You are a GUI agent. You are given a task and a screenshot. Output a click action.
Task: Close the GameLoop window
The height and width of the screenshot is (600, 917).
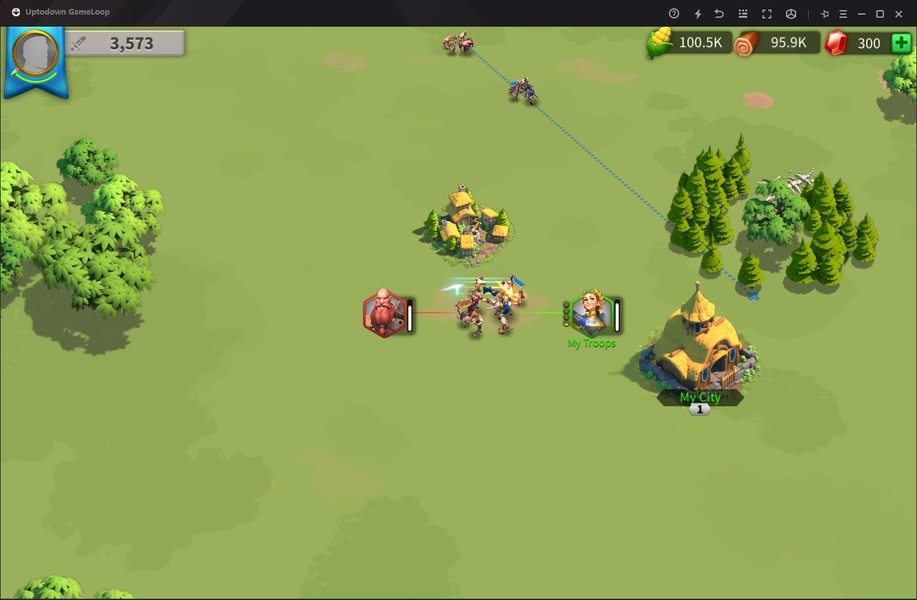900,14
